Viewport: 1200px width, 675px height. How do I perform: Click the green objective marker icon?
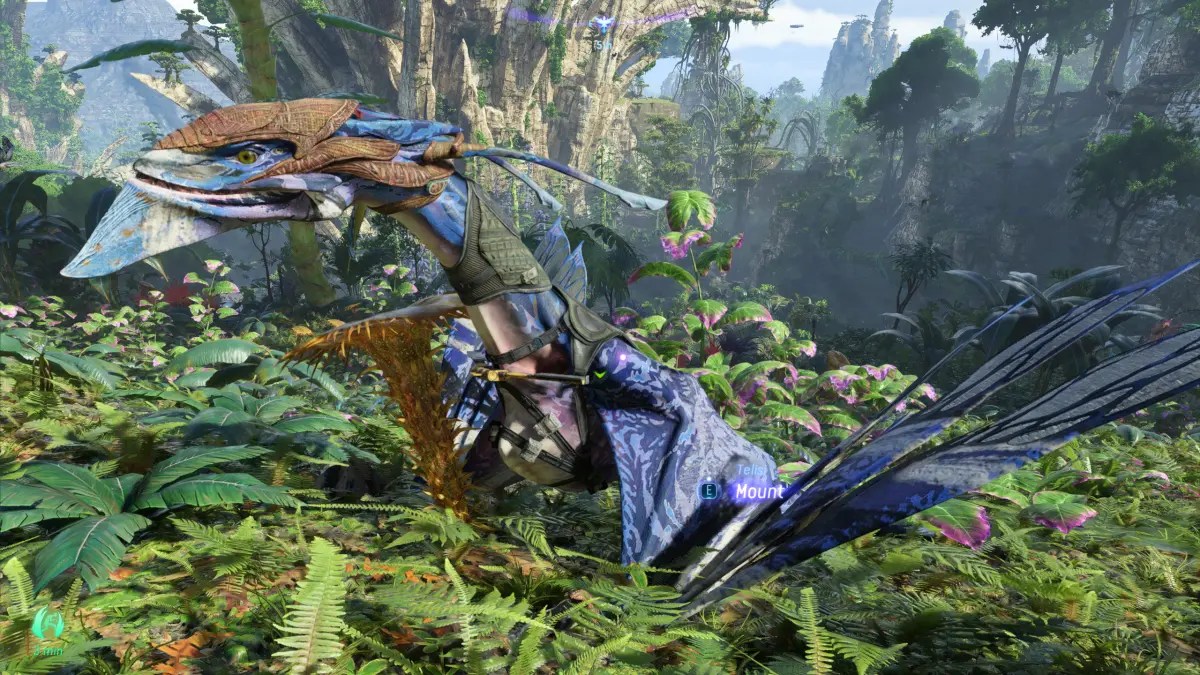coord(47,624)
